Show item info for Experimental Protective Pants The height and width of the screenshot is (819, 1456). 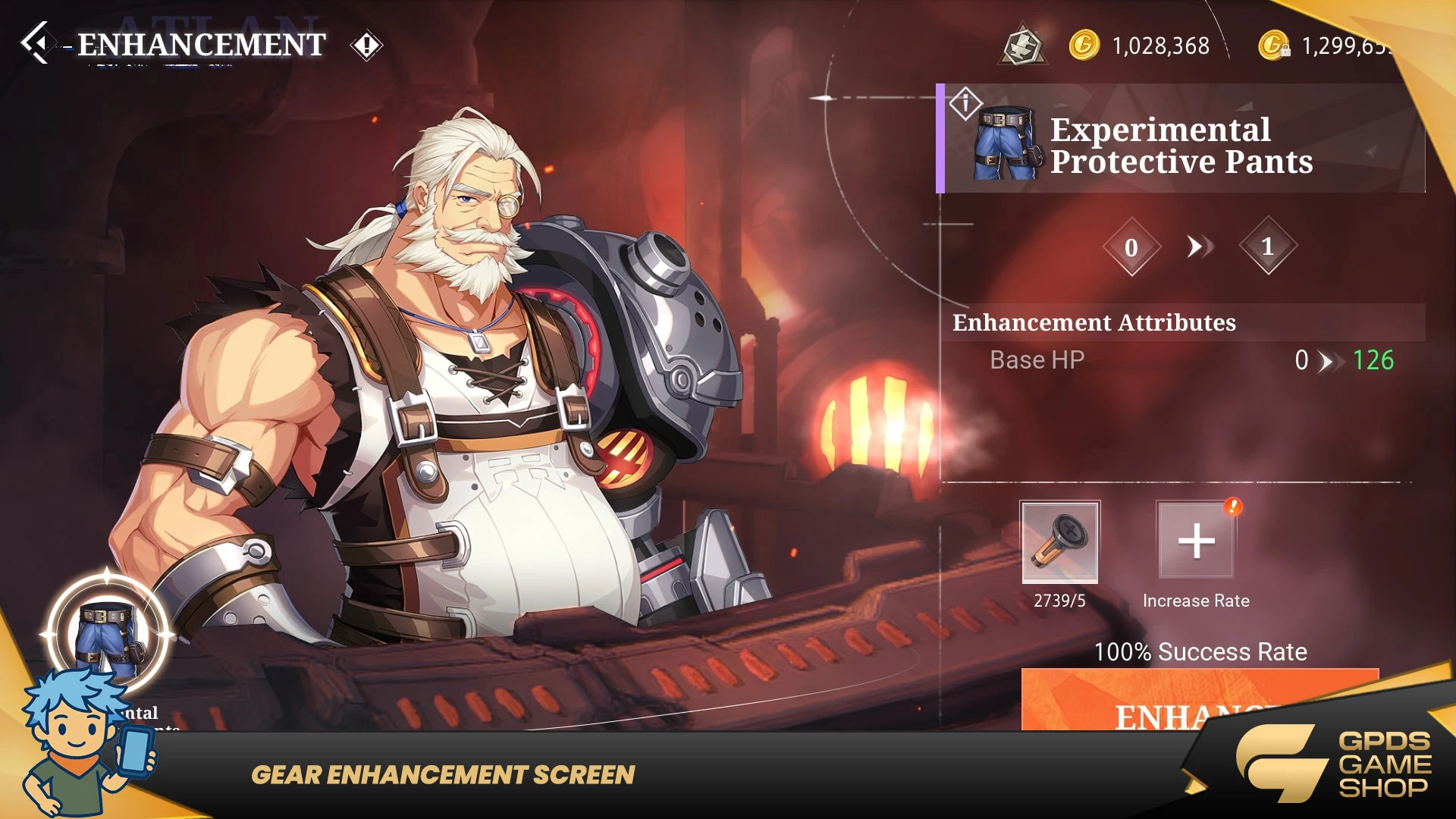pyautogui.click(x=965, y=102)
